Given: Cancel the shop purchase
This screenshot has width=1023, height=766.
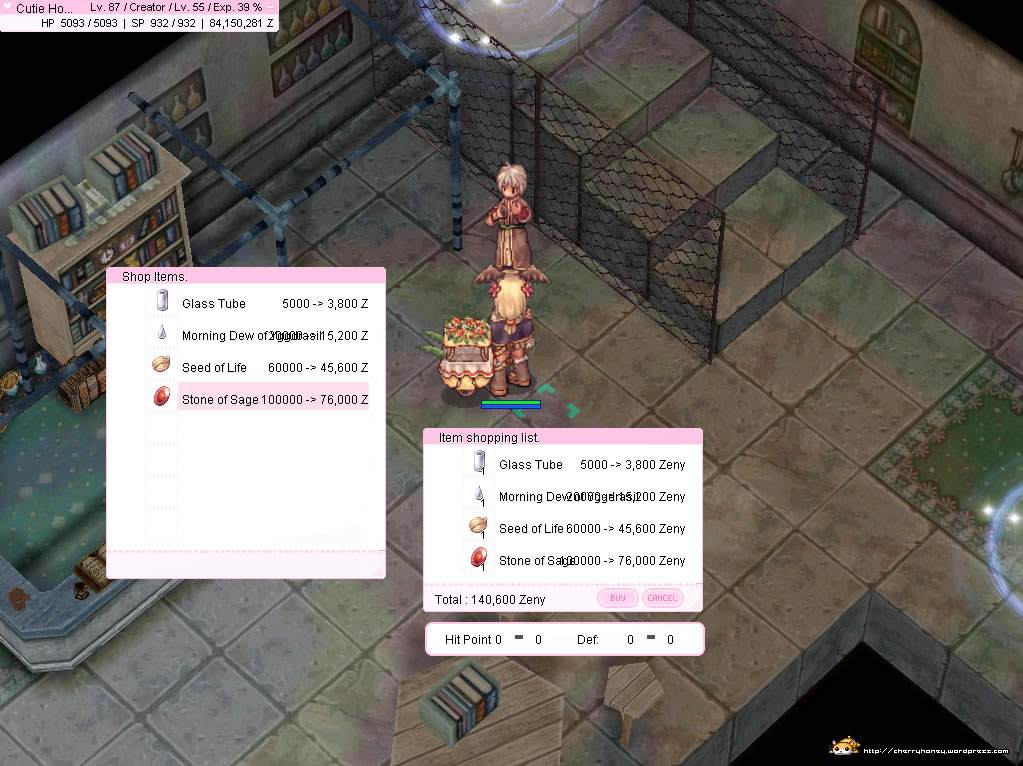Looking at the screenshot, I should [662, 598].
